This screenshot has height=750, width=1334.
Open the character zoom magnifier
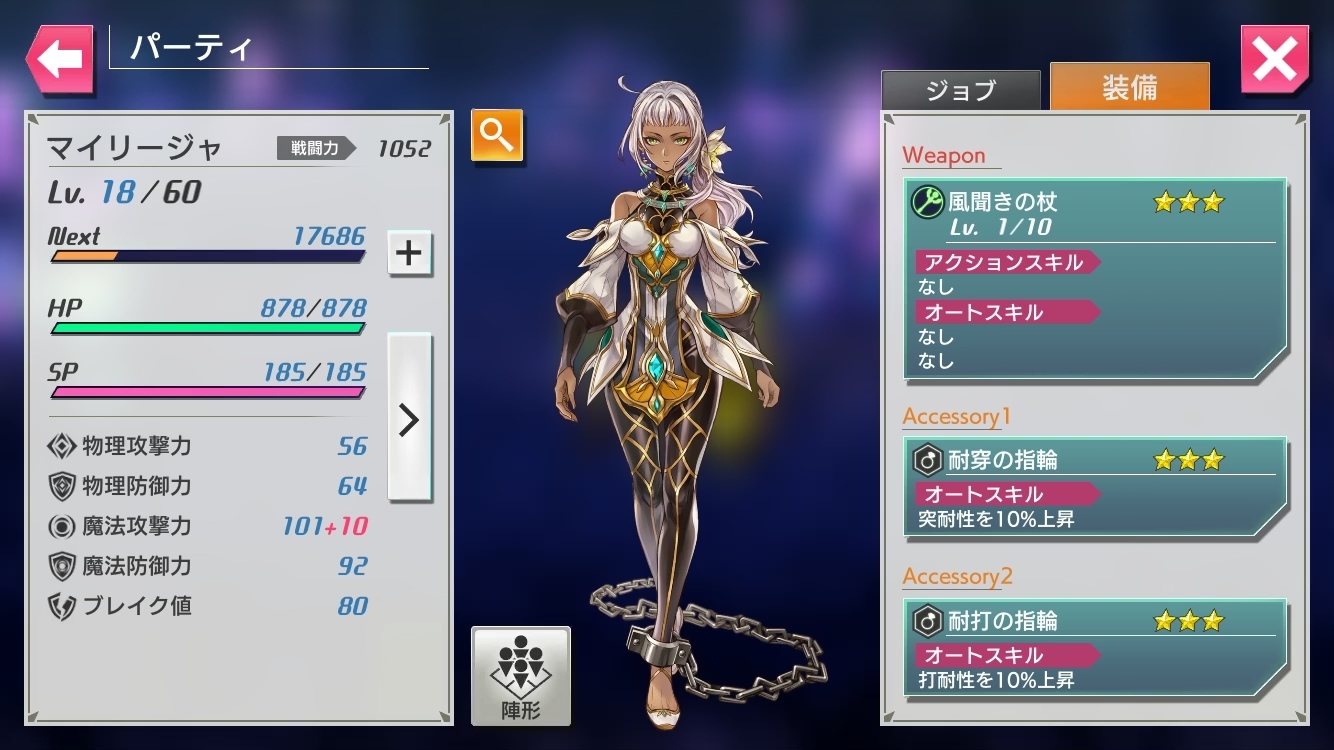496,135
